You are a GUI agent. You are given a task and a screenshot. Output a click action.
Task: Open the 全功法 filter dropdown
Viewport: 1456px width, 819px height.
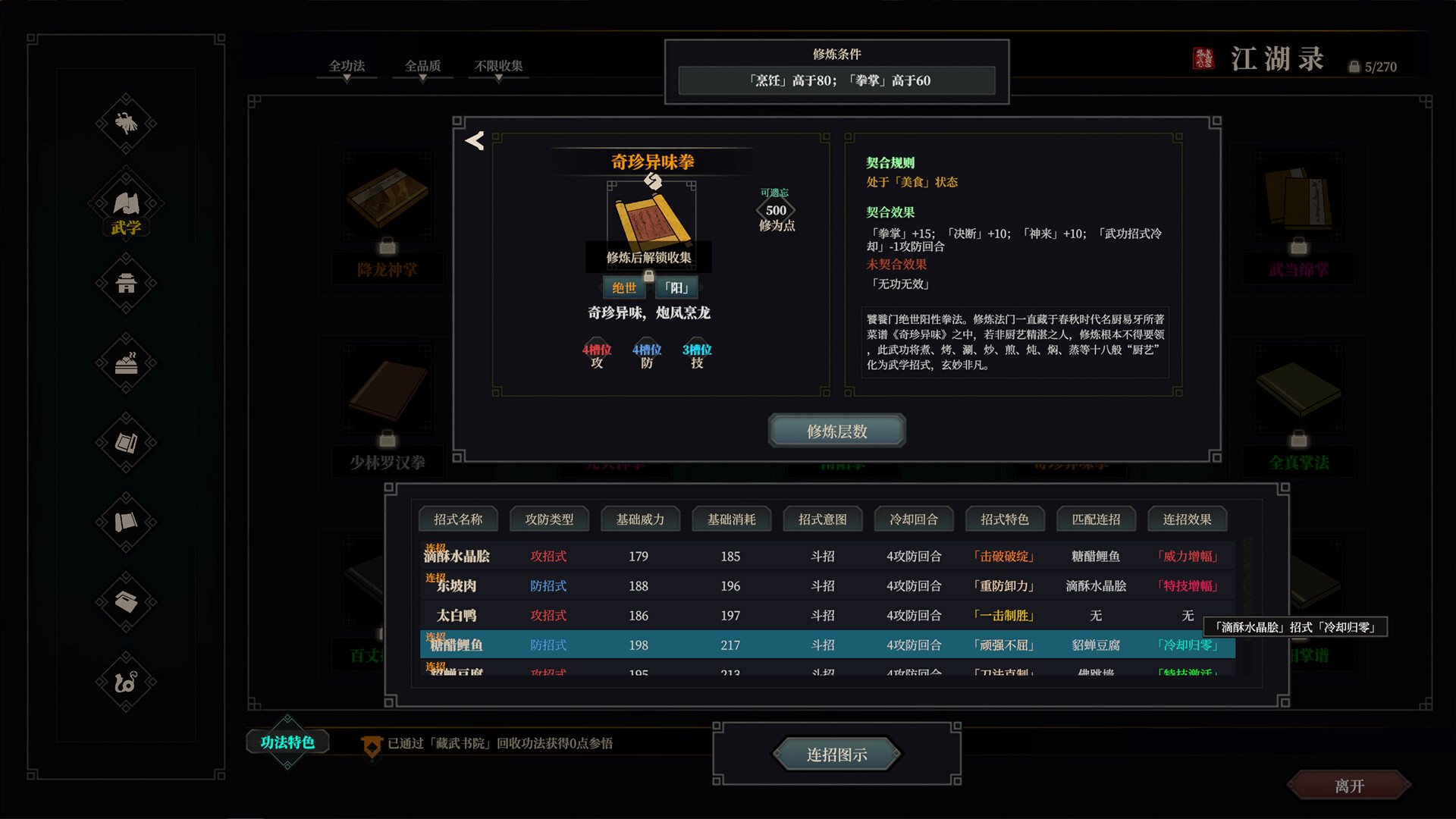coord(346,66)
